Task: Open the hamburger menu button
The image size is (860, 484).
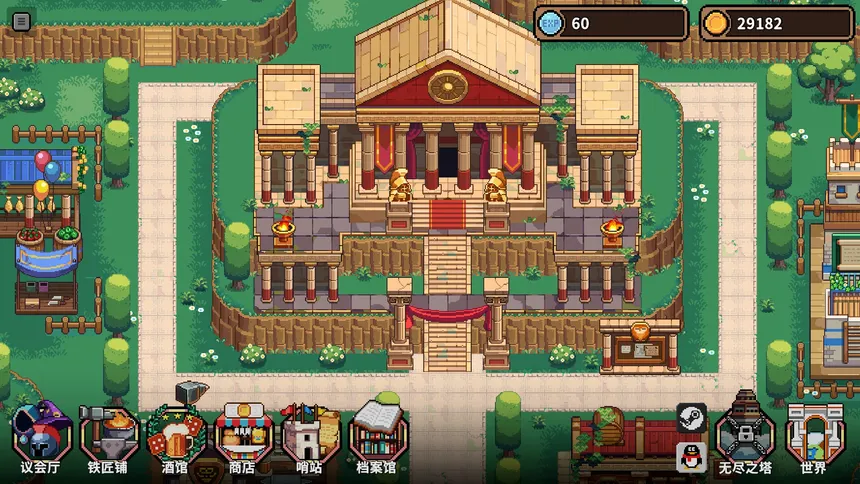Action: 21,21
